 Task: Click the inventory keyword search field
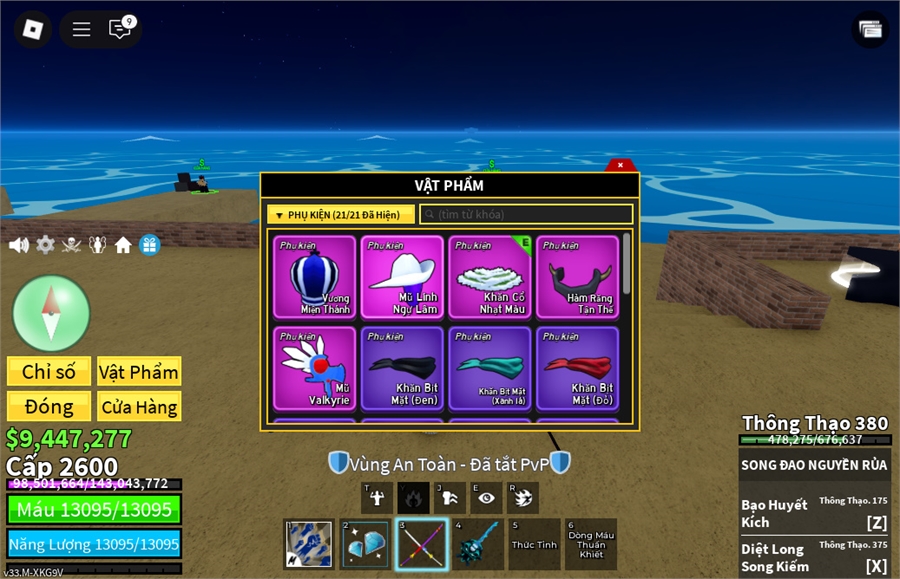tap(526, 214)
